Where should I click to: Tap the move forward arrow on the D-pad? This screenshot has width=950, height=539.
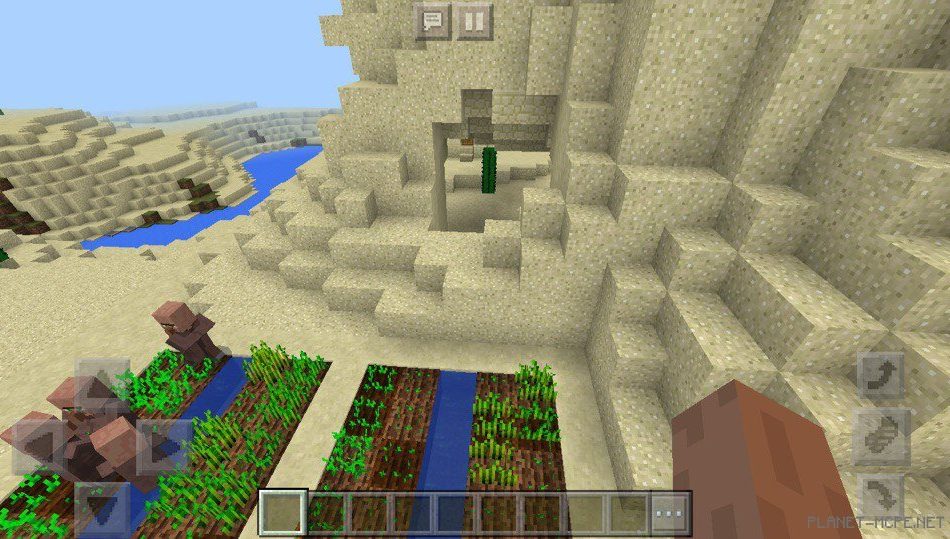click(102, 384)
